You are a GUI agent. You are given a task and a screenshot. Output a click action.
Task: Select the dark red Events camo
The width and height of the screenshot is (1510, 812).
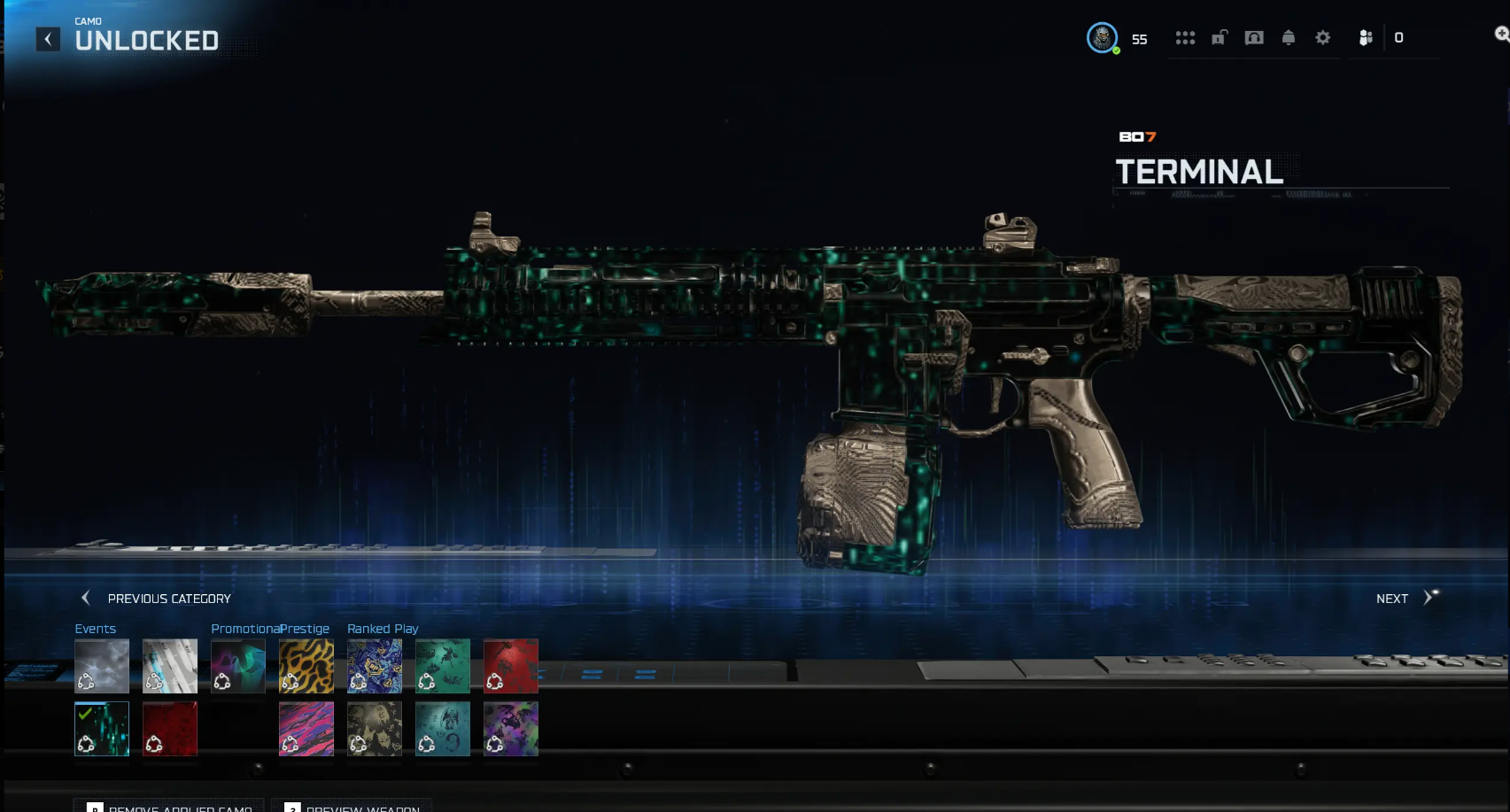tap(170, 729)
